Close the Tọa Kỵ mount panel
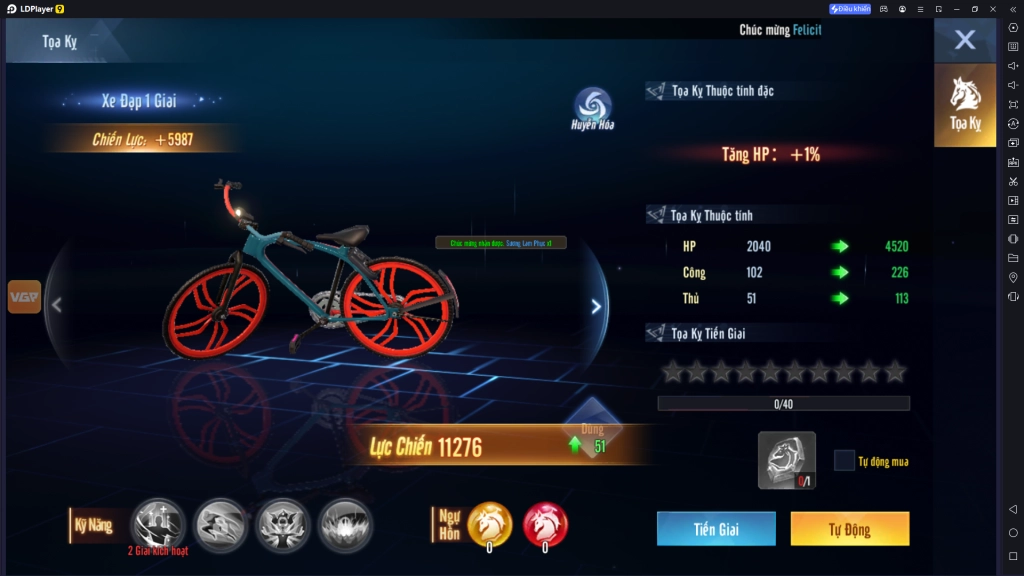1024x576 pixels. pos(964,40)
